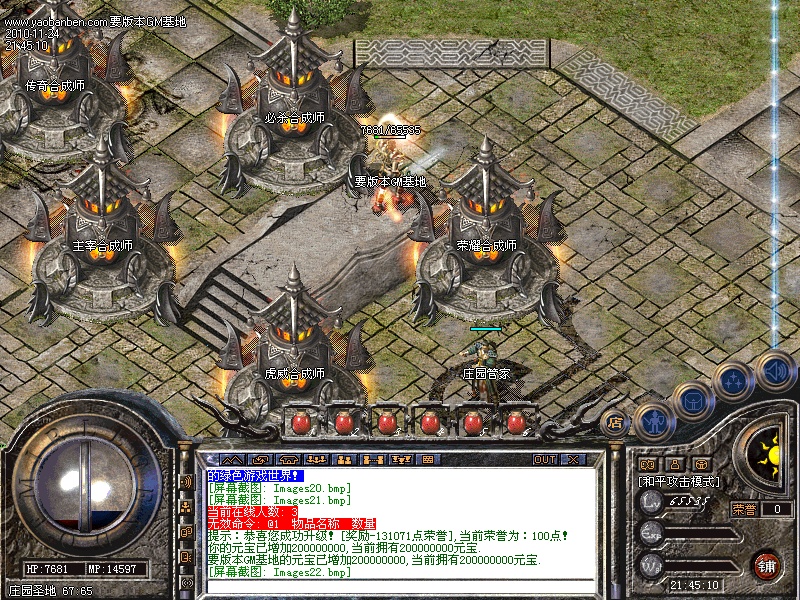Open the map icon above attack mode
This screenshot has height=600, width=800.
click(x=647, y=464)
